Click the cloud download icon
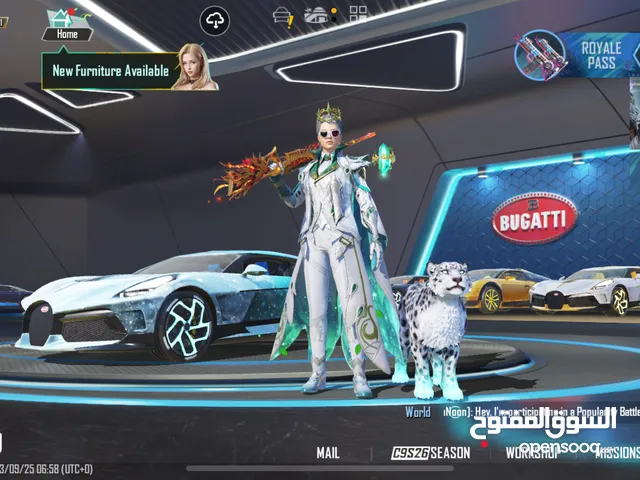Image resolution: width=640 pixels, height=480 pixels. 215,19
